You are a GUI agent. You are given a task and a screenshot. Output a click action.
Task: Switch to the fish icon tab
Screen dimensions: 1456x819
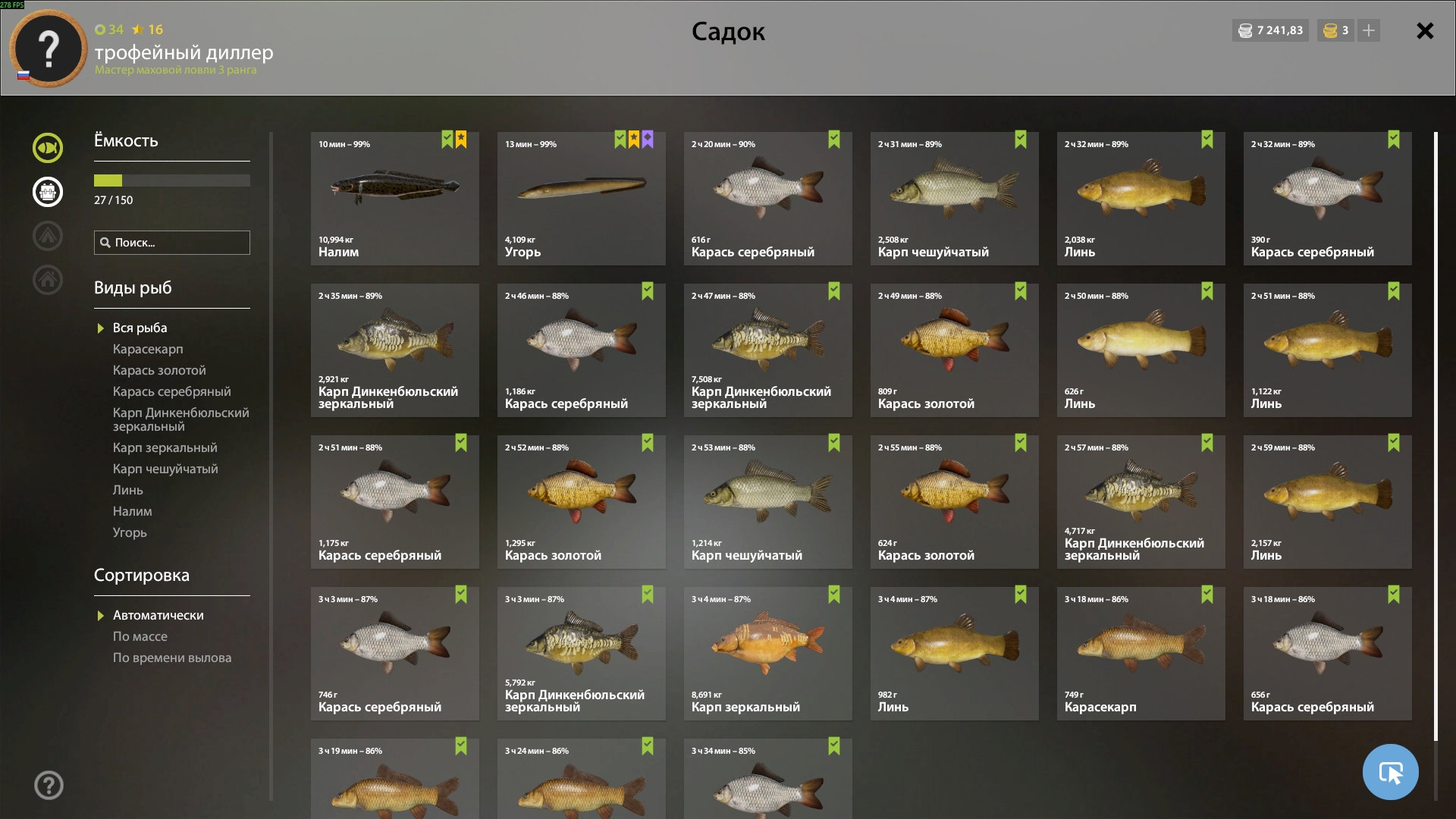(48, 148)
